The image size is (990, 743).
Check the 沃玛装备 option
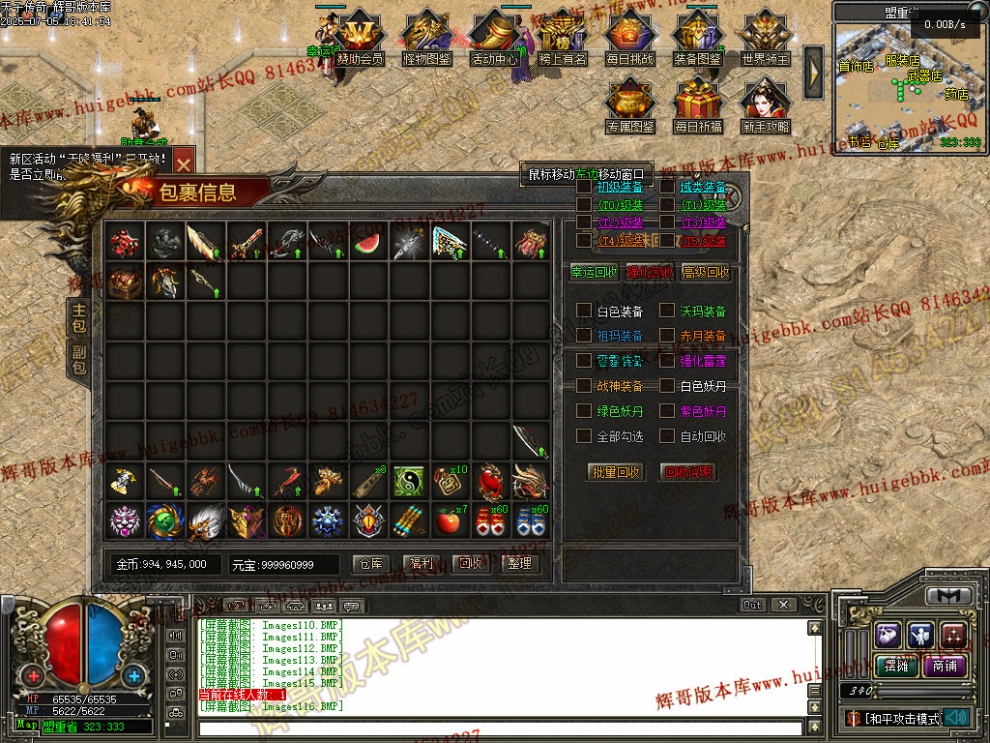pyautogui.click(x=667, y=311)
